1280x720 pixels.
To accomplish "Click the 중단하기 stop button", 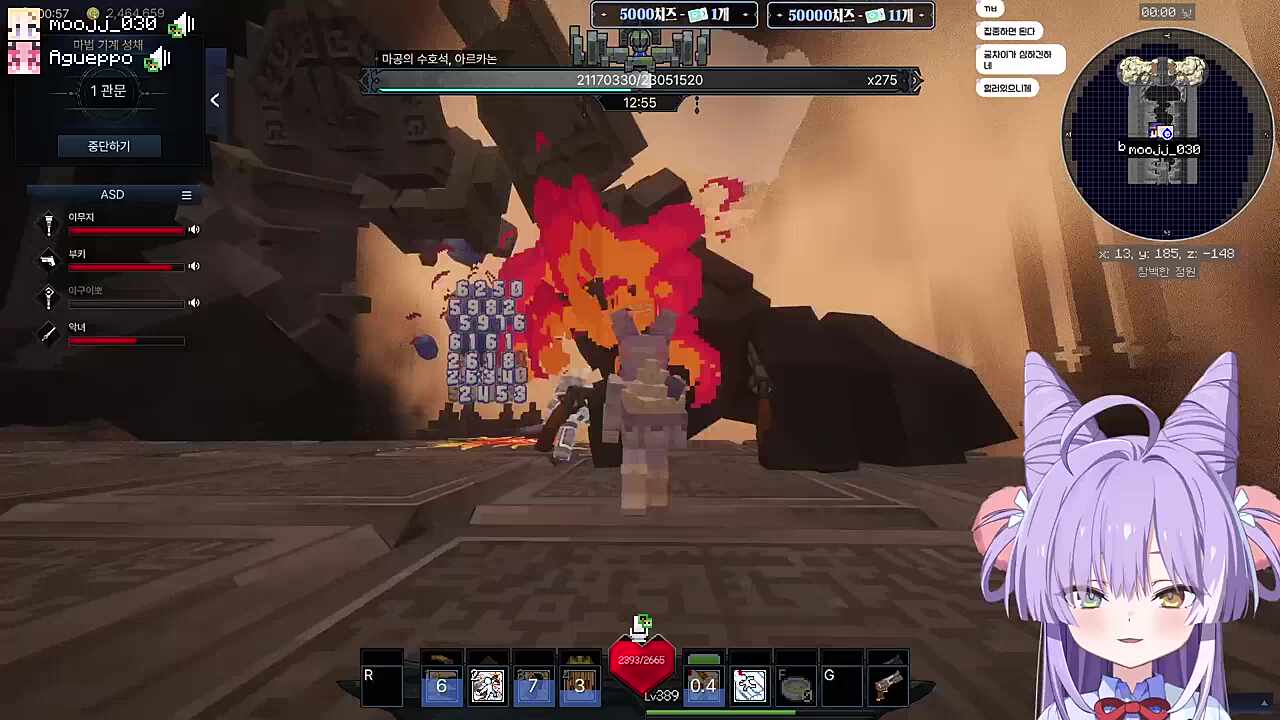I will (108, 146).
